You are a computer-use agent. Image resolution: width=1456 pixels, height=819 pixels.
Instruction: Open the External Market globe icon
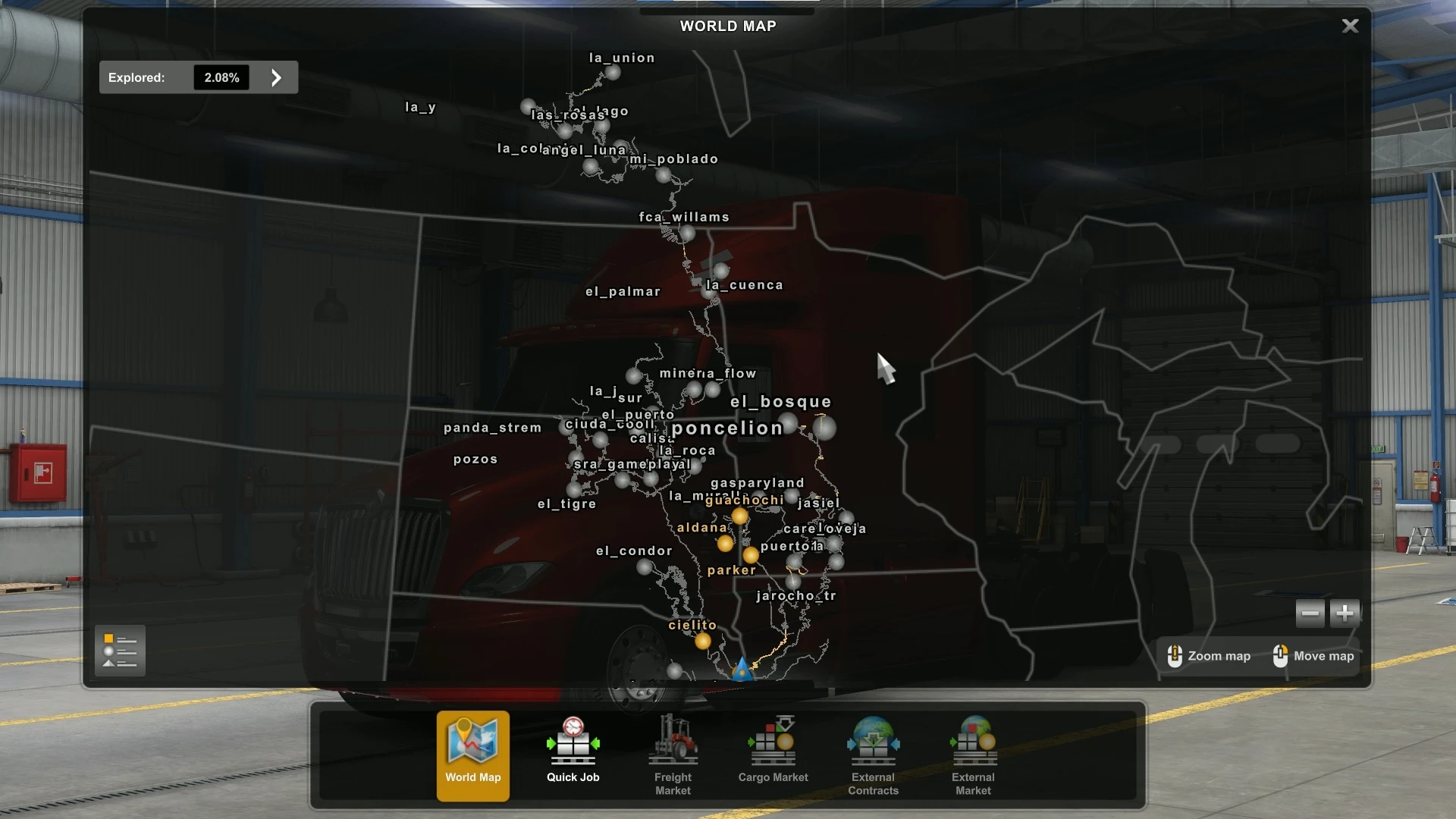point(973,739)
